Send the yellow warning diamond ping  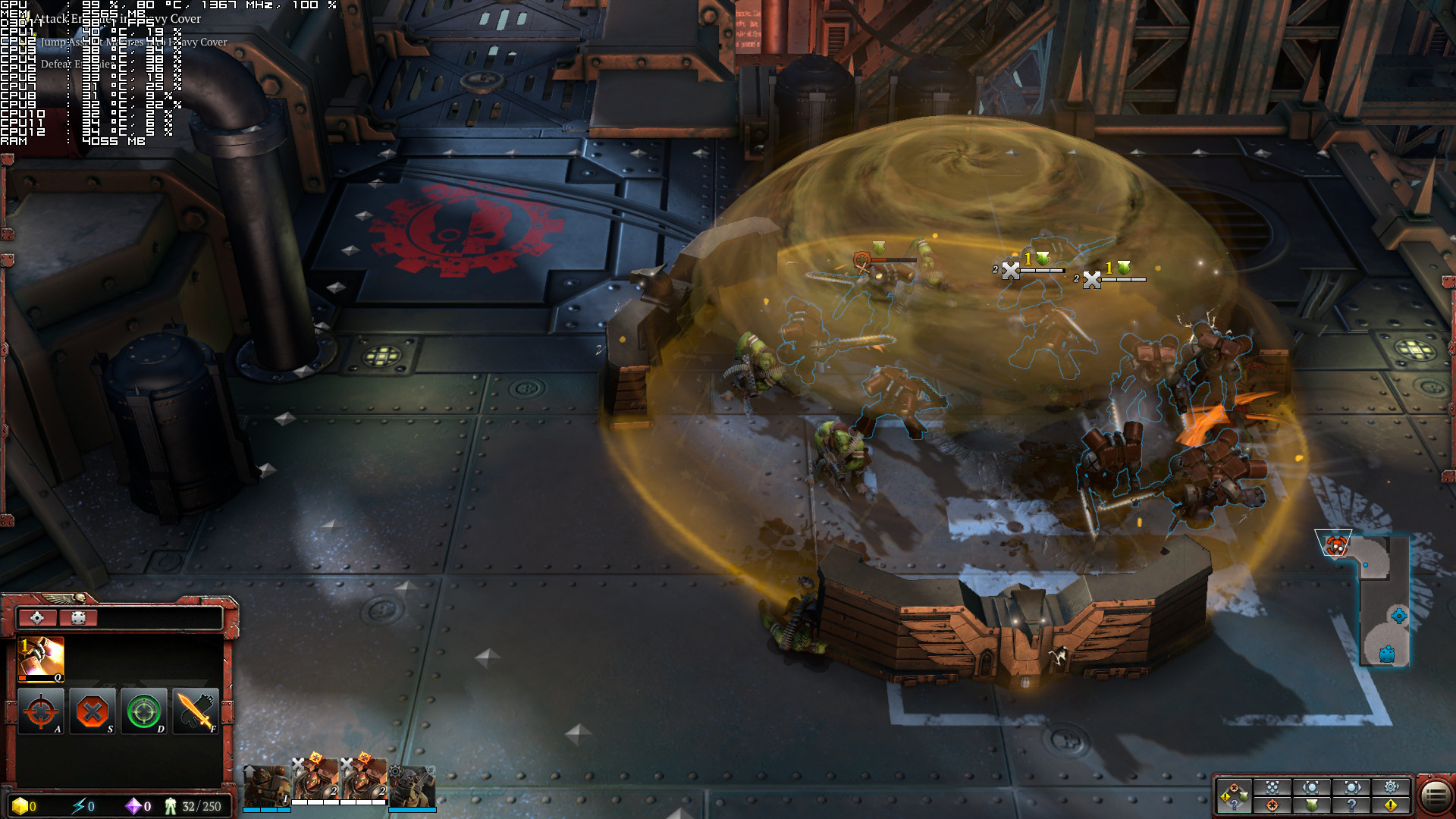(1391, 805)
